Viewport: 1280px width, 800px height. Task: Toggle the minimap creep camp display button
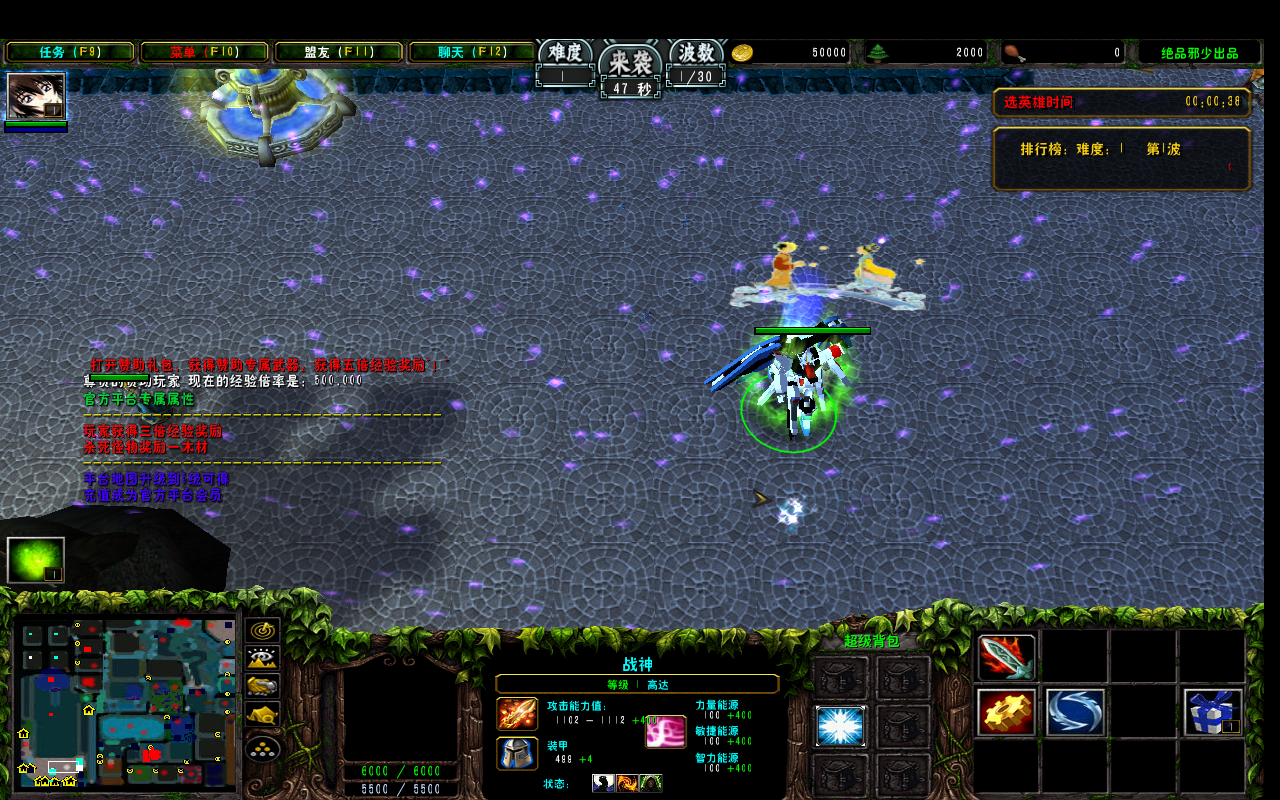[x=263, y=715]
